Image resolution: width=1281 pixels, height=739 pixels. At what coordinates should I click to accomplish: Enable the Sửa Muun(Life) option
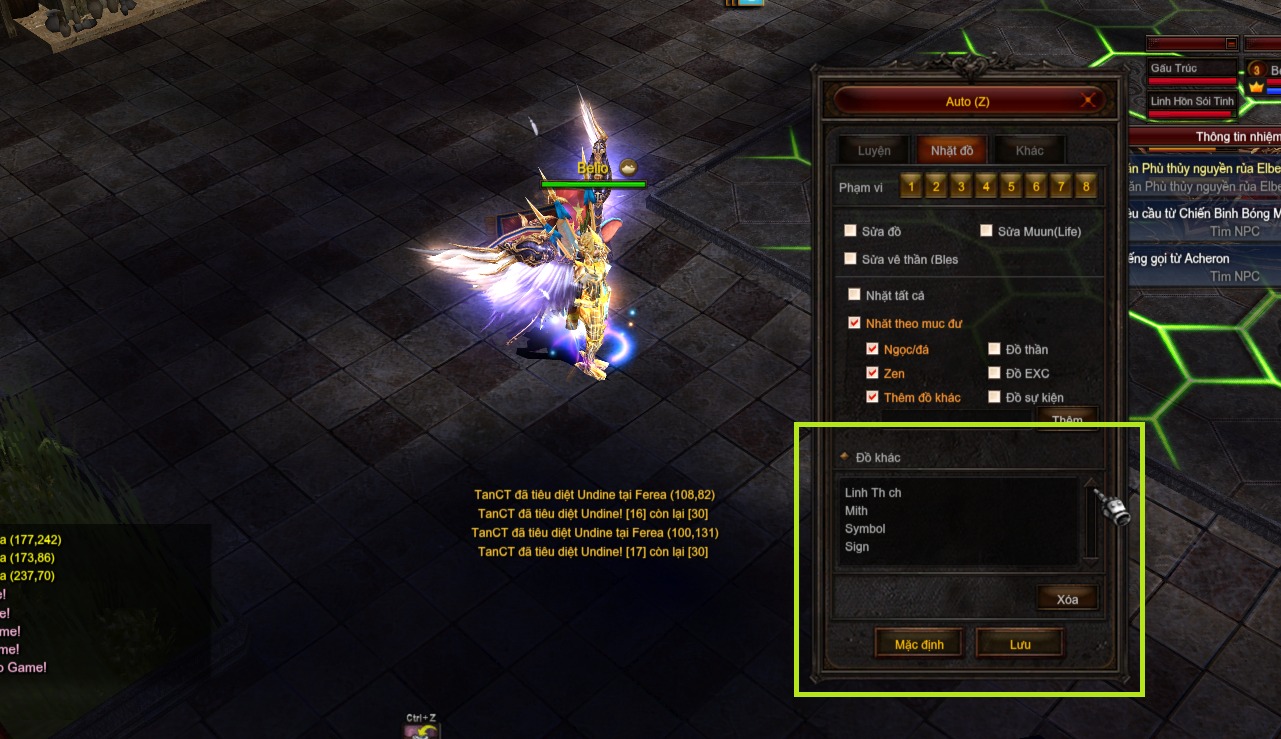point(987,231)
